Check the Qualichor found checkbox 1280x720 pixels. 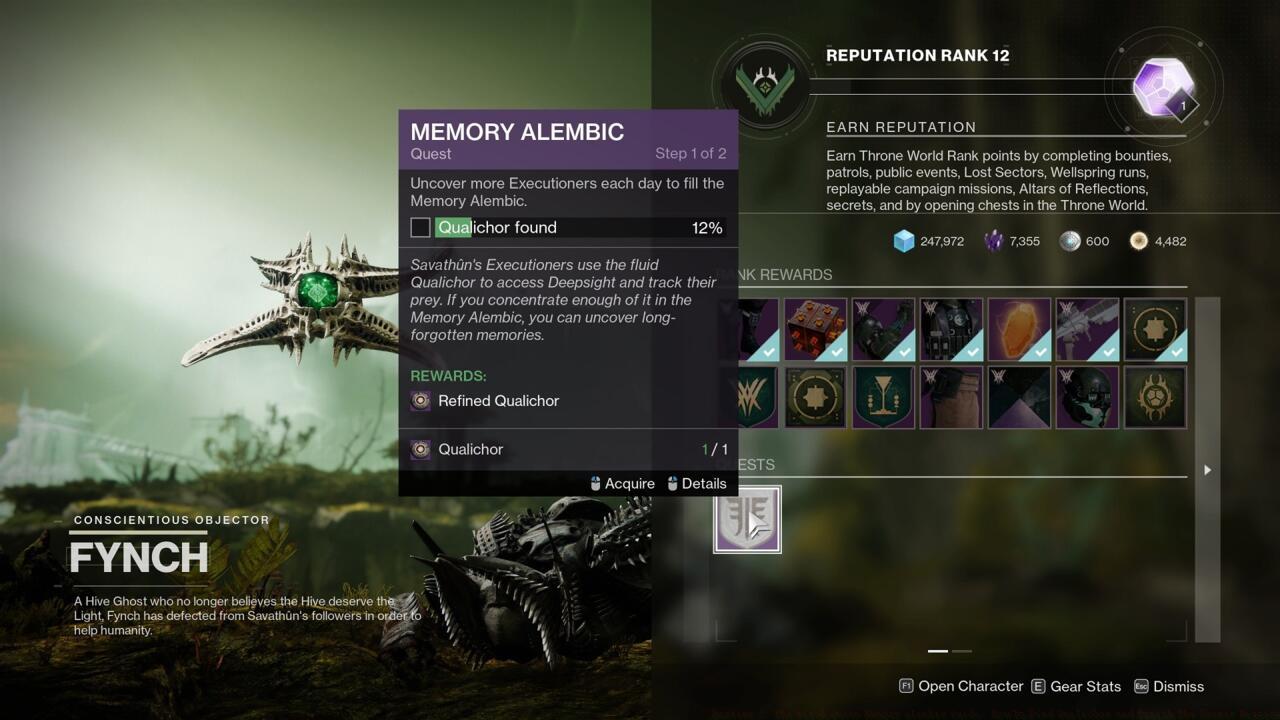click(x=420, y=227)
